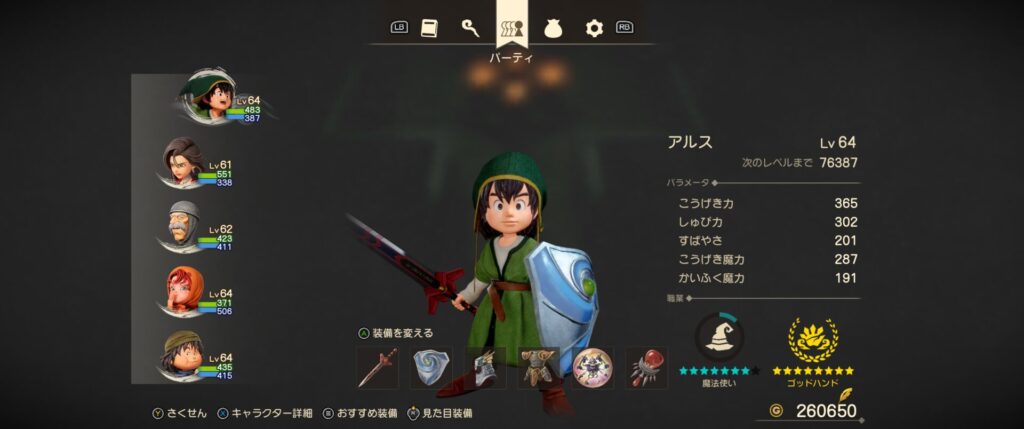Image resolution: width=1024 pixels, height=429 pixels.
Task: Click the 魔法使い wizard hat vocation icon
Action: click(x=717, y=338)
